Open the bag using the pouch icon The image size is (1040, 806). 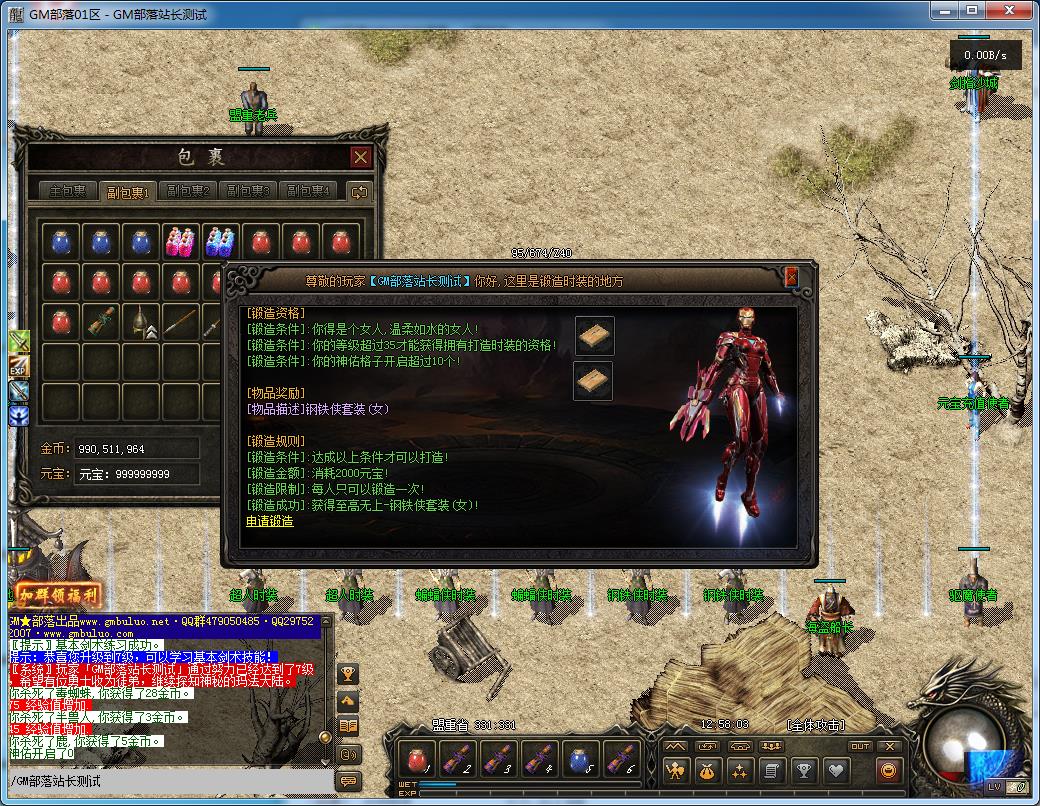click(708, 771)
